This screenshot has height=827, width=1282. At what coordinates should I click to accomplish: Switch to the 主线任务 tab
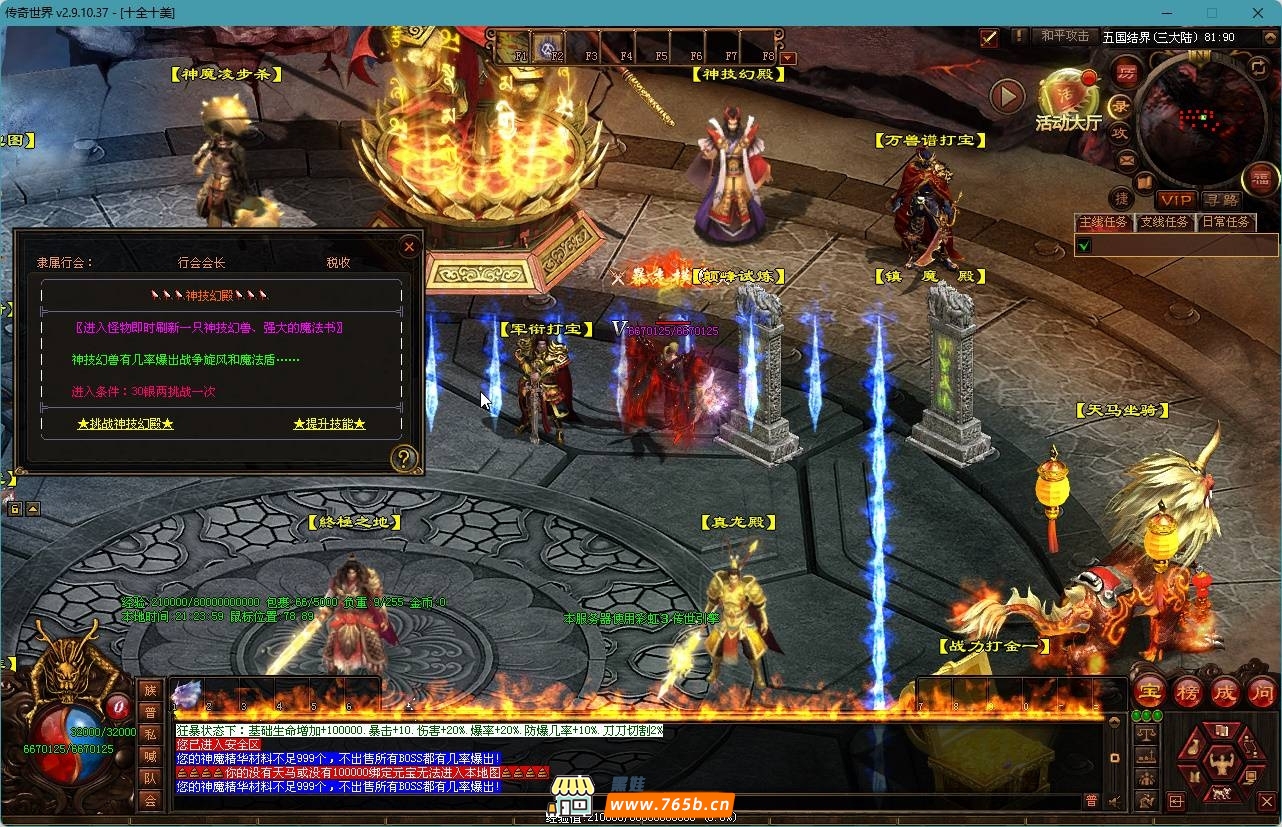pos(1102,222)
